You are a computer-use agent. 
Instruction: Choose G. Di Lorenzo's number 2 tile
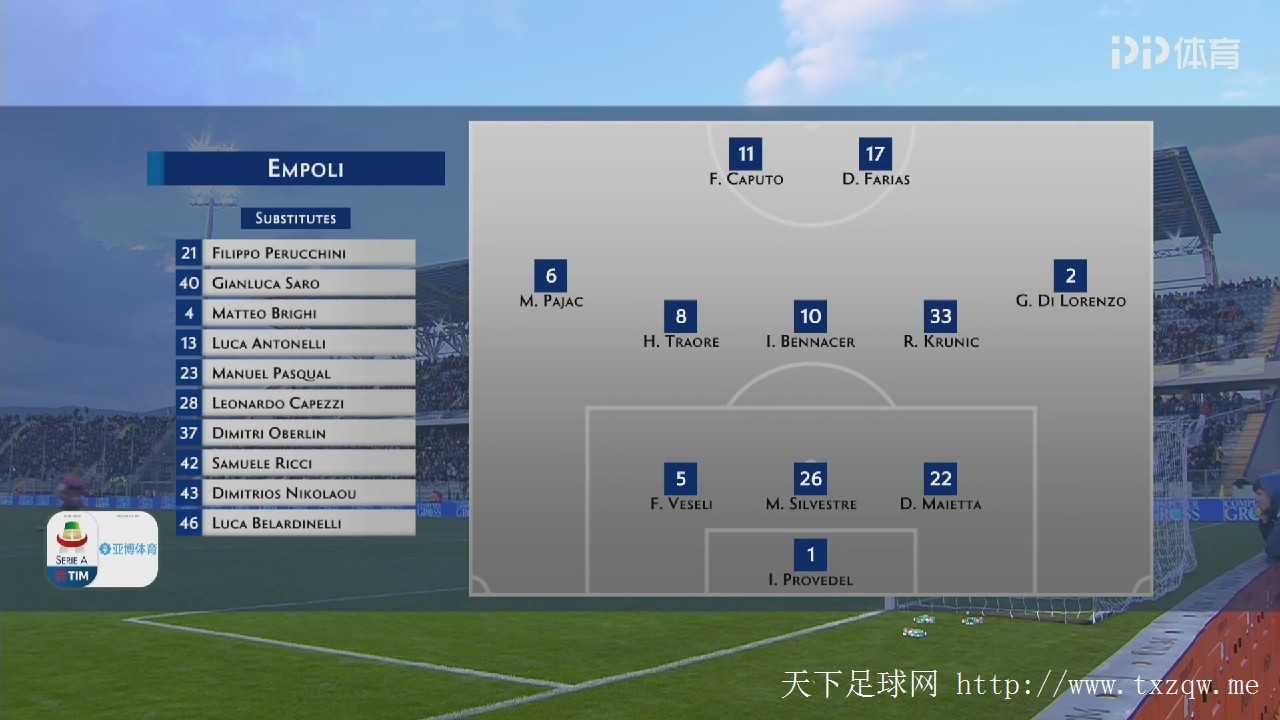[1070, 276]
